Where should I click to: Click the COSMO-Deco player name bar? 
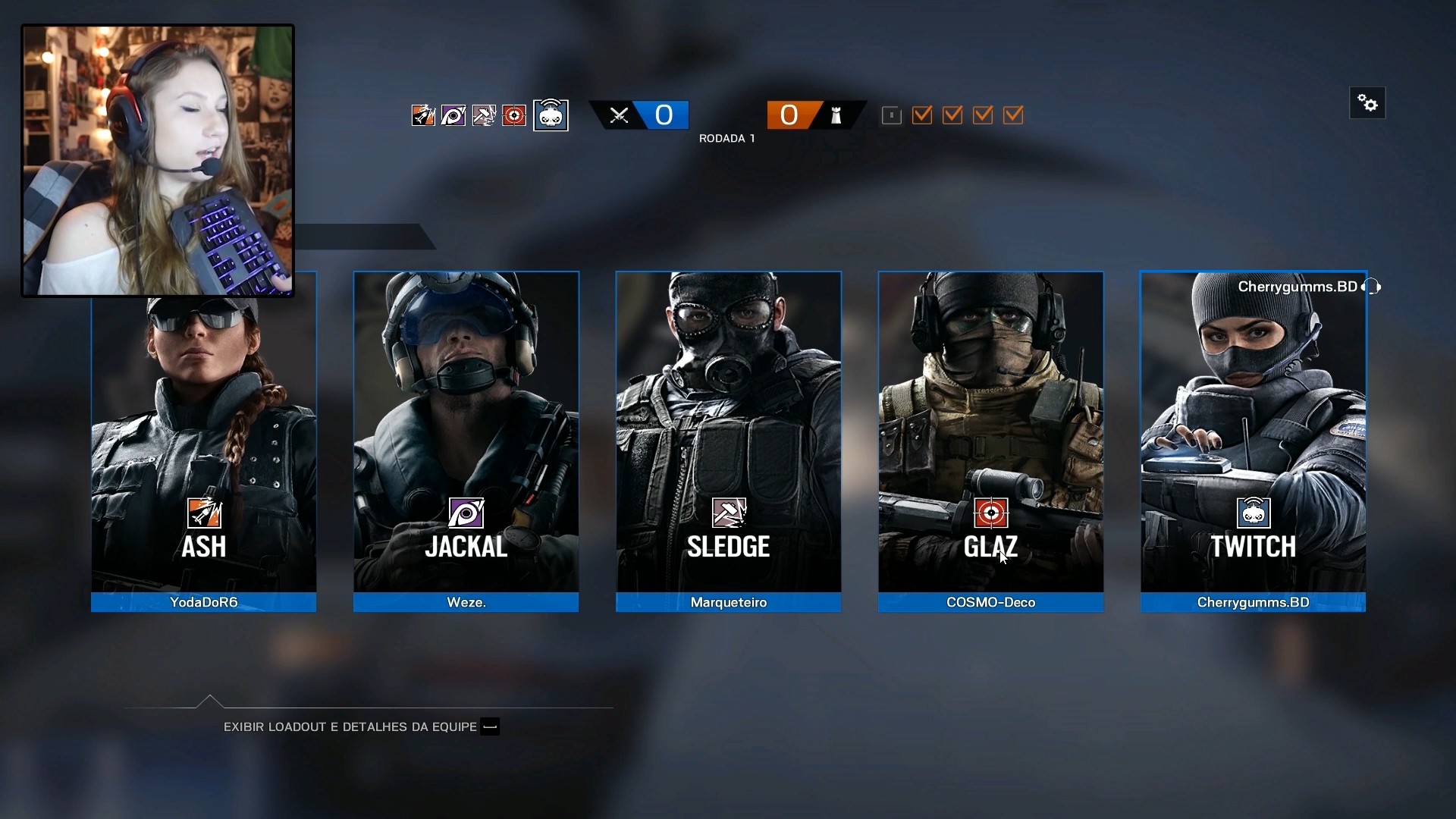[990, 602]
